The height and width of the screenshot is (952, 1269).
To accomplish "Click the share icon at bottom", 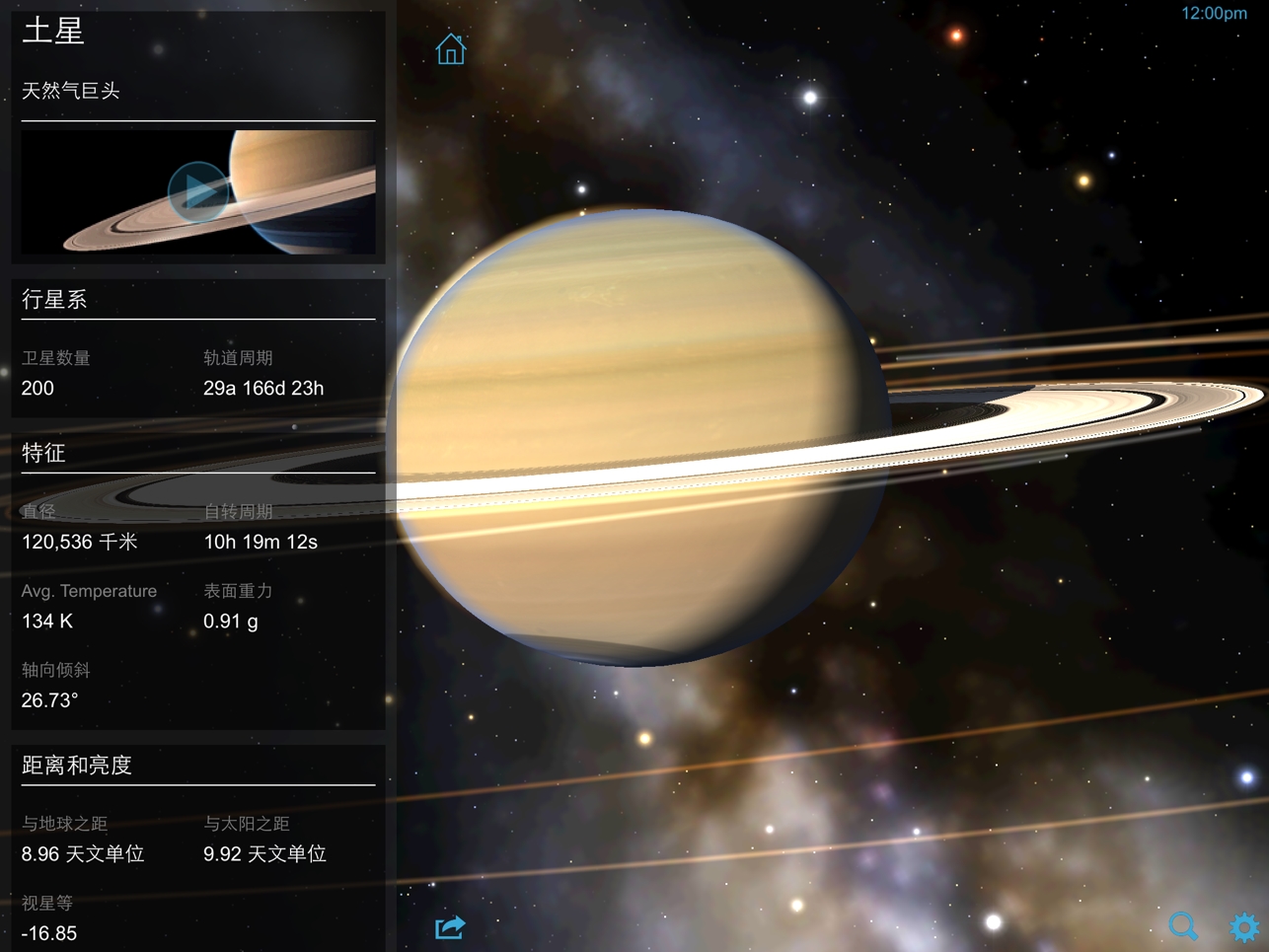I will click(x=449, y=926).
